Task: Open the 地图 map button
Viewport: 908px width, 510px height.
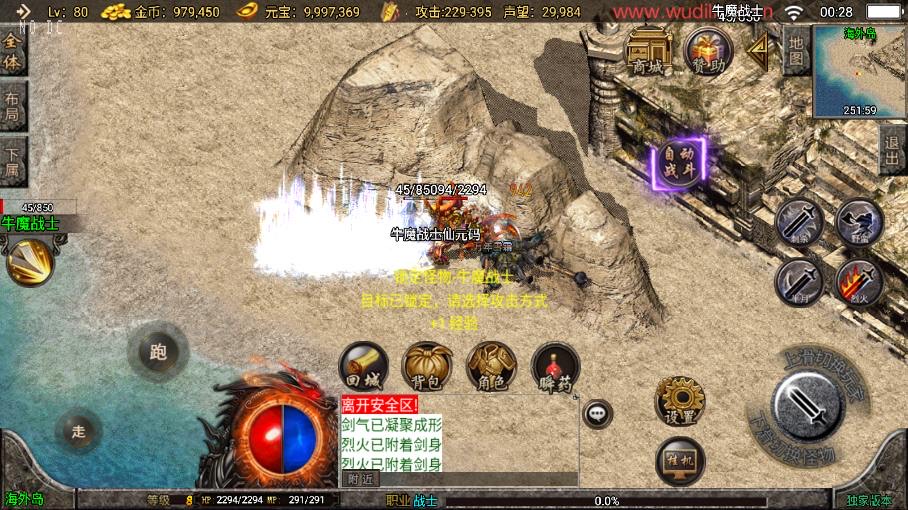Action: click(x=796, y=50)
